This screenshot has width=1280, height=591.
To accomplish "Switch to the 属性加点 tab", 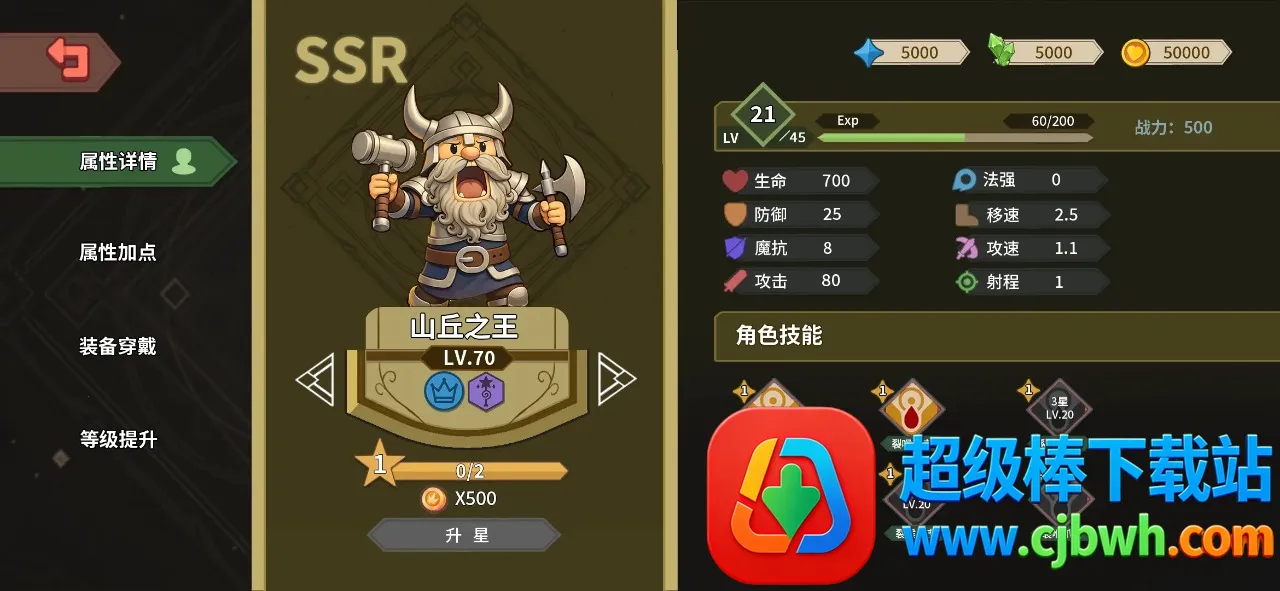I will 118,253.
